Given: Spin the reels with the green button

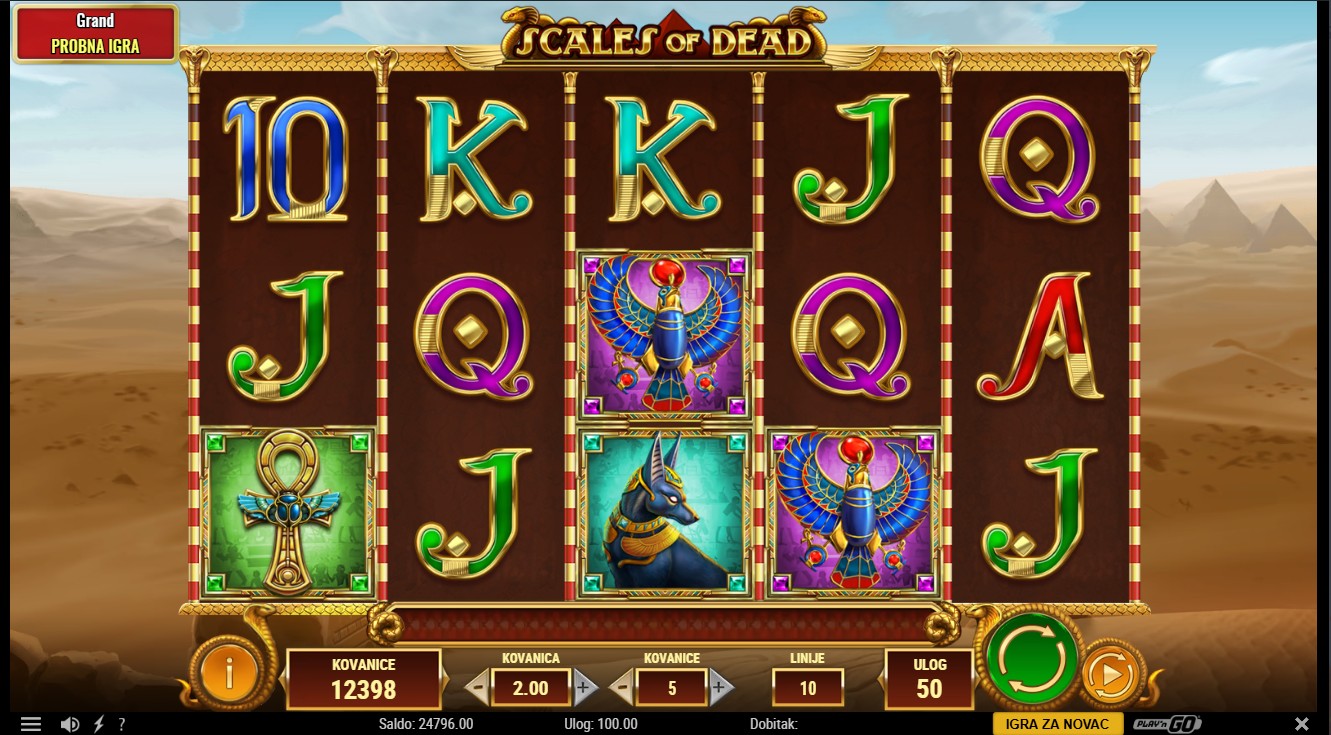Looking at the screenshot, I should (x=1032, y=659).
